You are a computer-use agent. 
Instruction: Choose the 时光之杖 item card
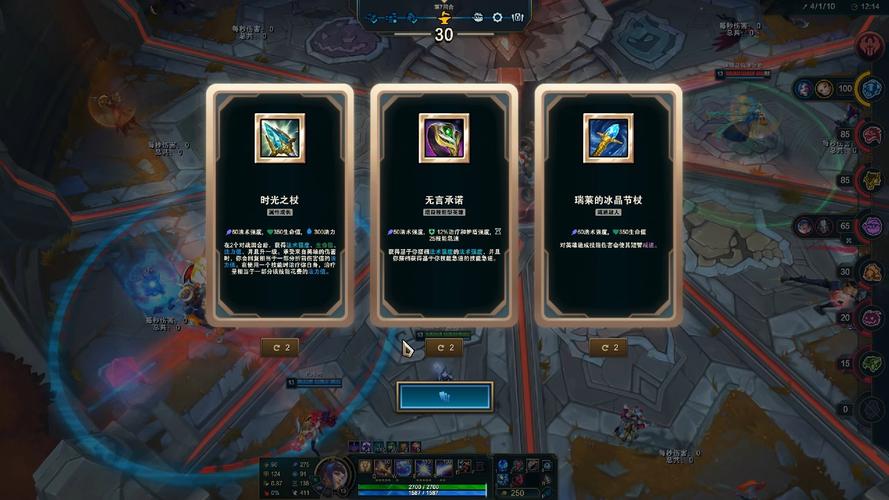[x=280, y=204]
